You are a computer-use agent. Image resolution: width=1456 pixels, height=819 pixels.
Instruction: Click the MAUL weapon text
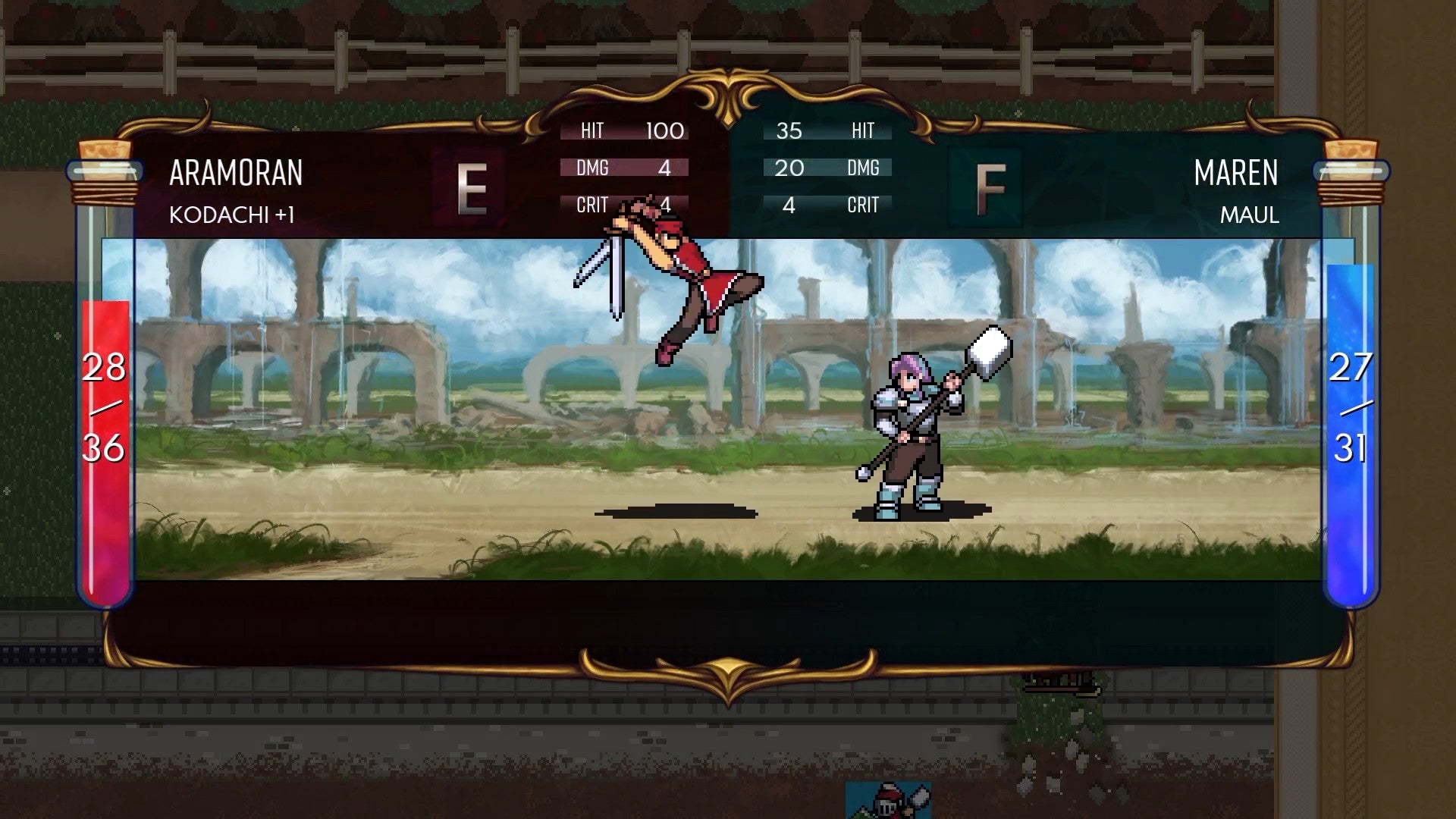tap(1249, 215)
